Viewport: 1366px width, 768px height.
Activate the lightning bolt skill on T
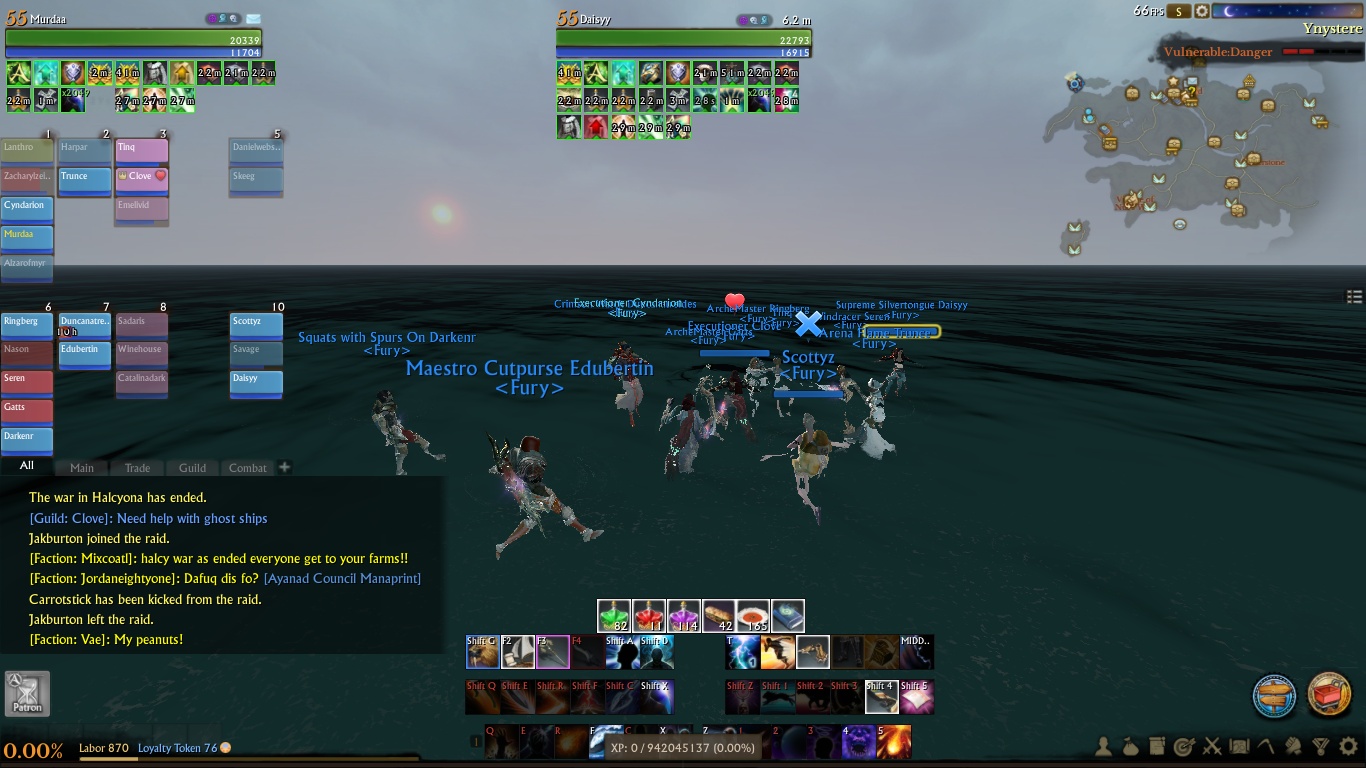[x=743, y=652]
